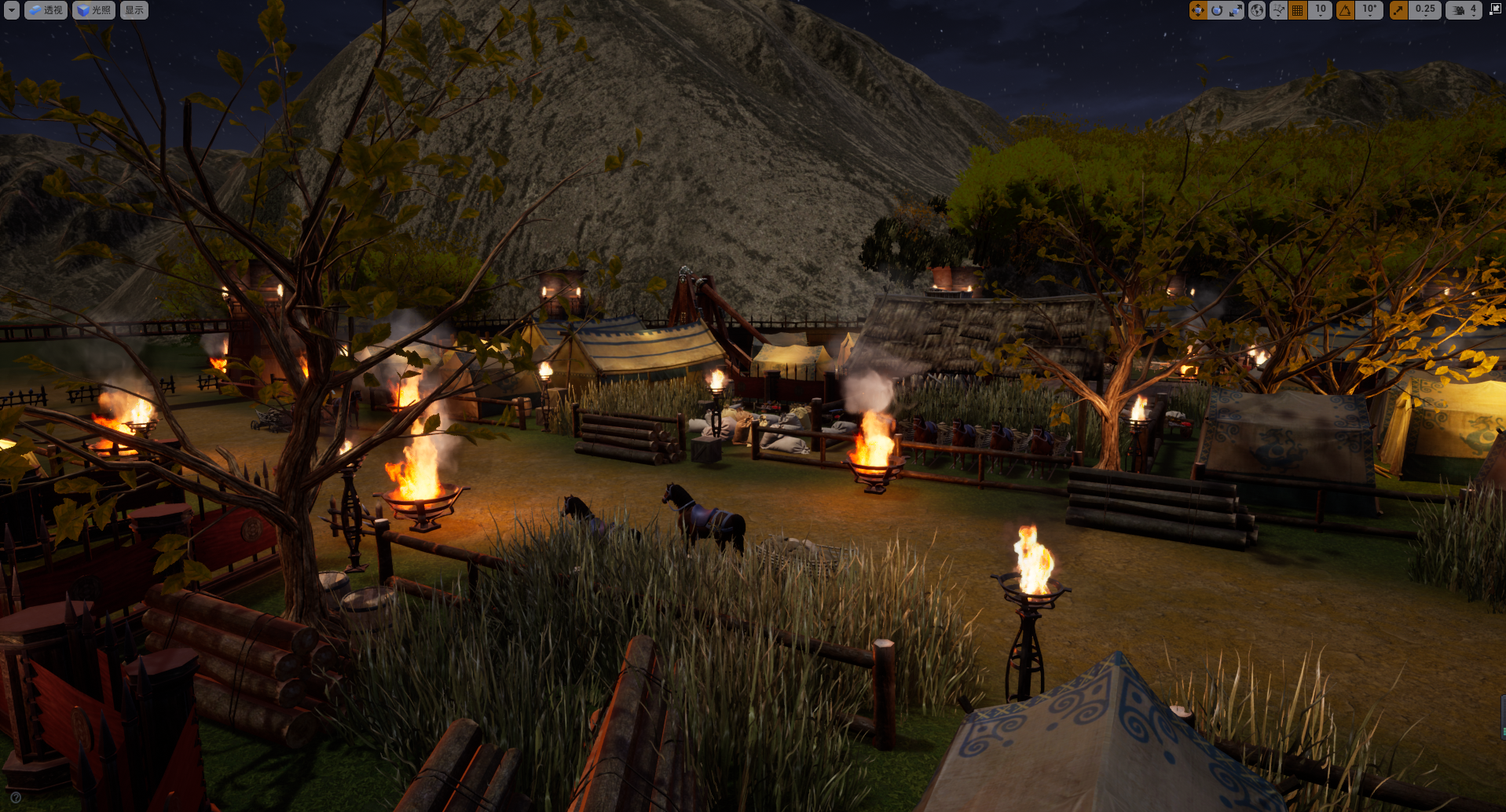Open the viewport options dropdown arrow
Image resolution: width=1506 pixels, height=812 pixels.
pyautogui.click(x=12, y=10)
